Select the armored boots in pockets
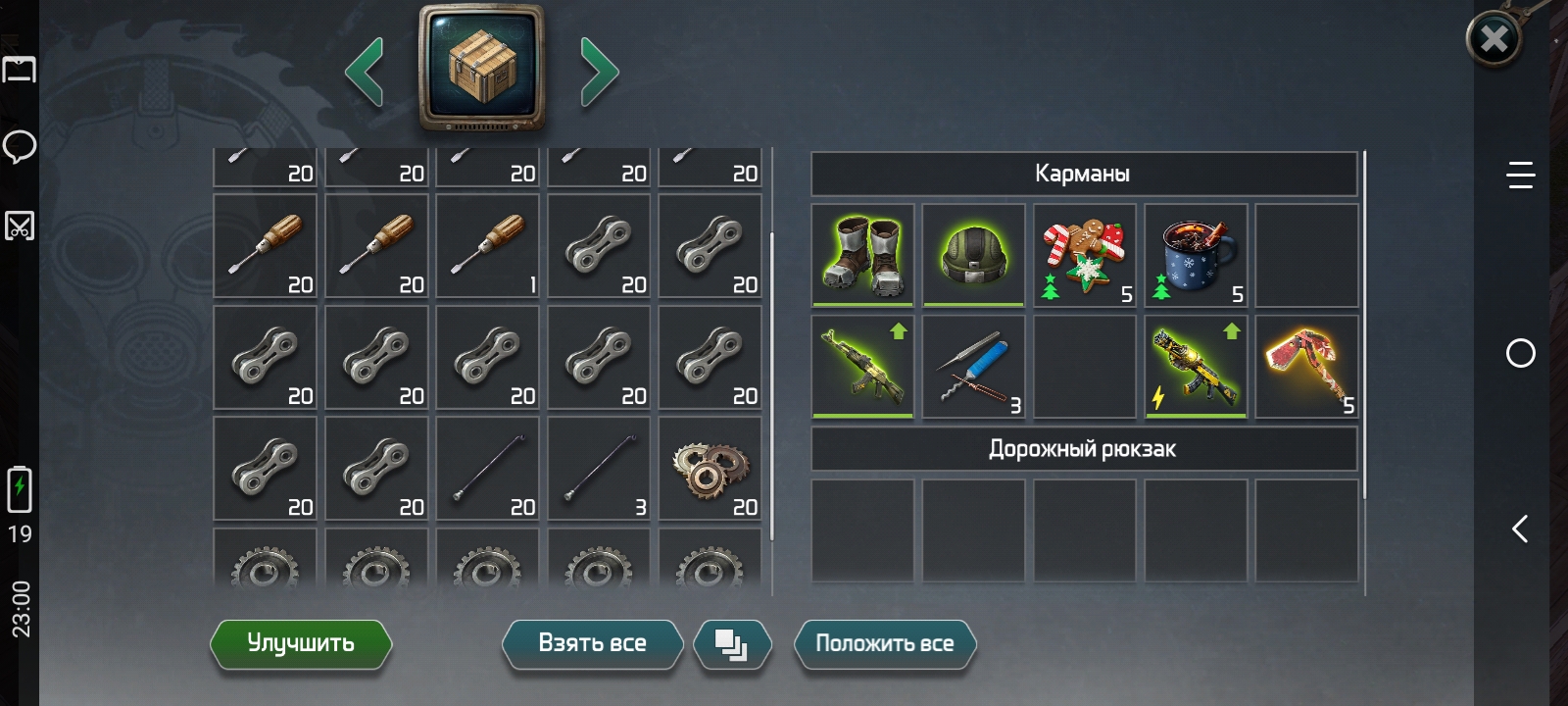The width and height of the screenshot is (1568, 706). pyautogui.click(x=862, y=256)
